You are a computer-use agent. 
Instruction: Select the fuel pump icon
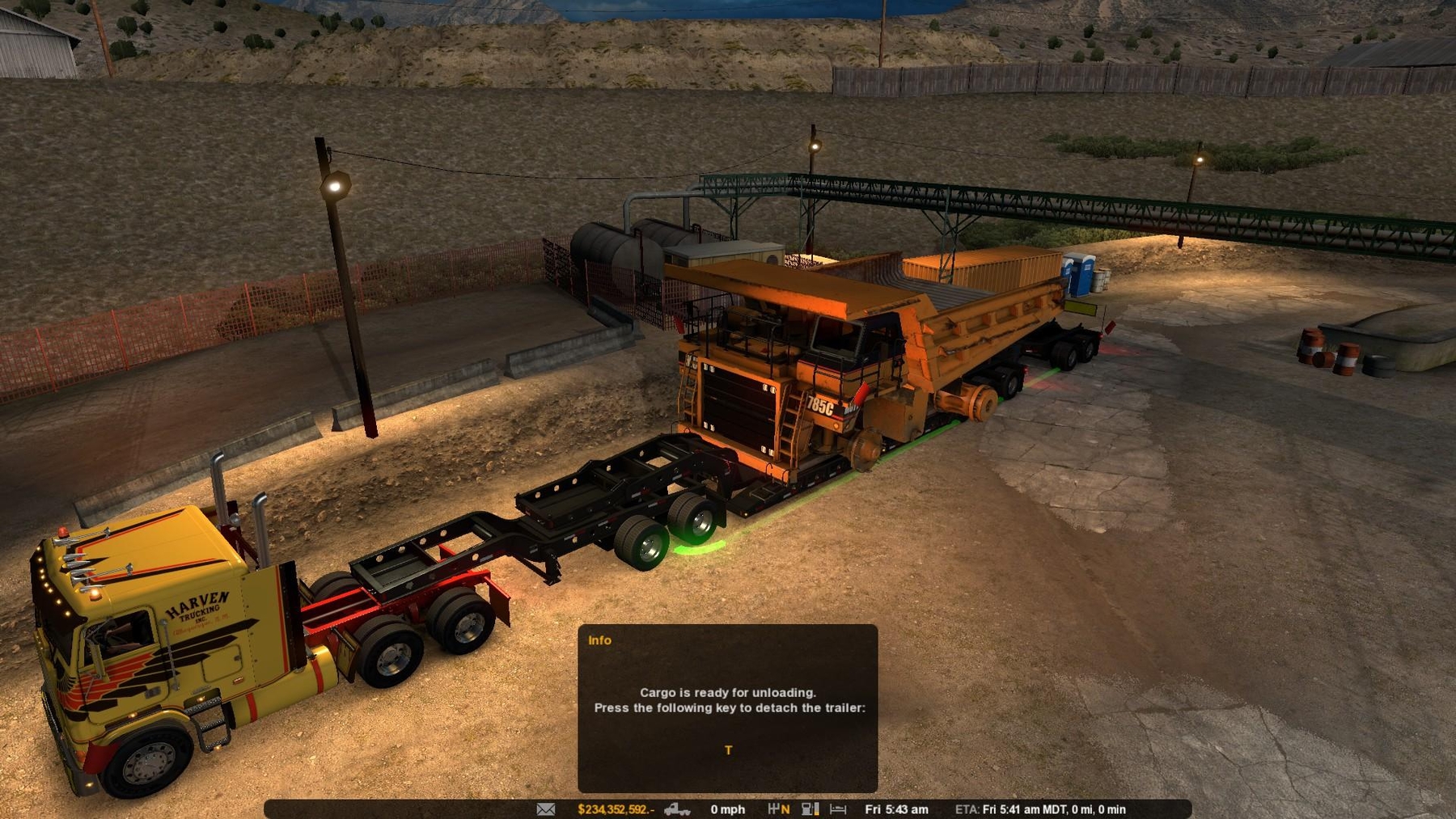click(x=810, y=809)
